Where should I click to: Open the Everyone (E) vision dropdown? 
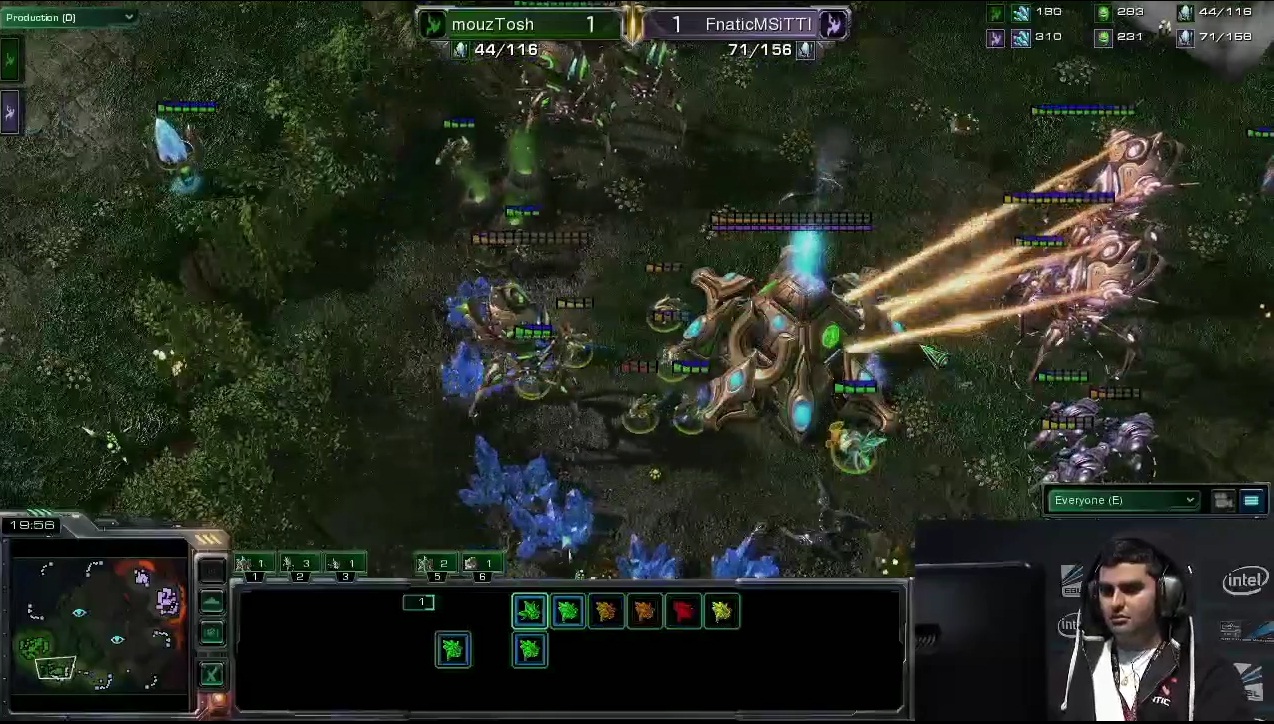pyautogui.click(x=1123, y=500)
